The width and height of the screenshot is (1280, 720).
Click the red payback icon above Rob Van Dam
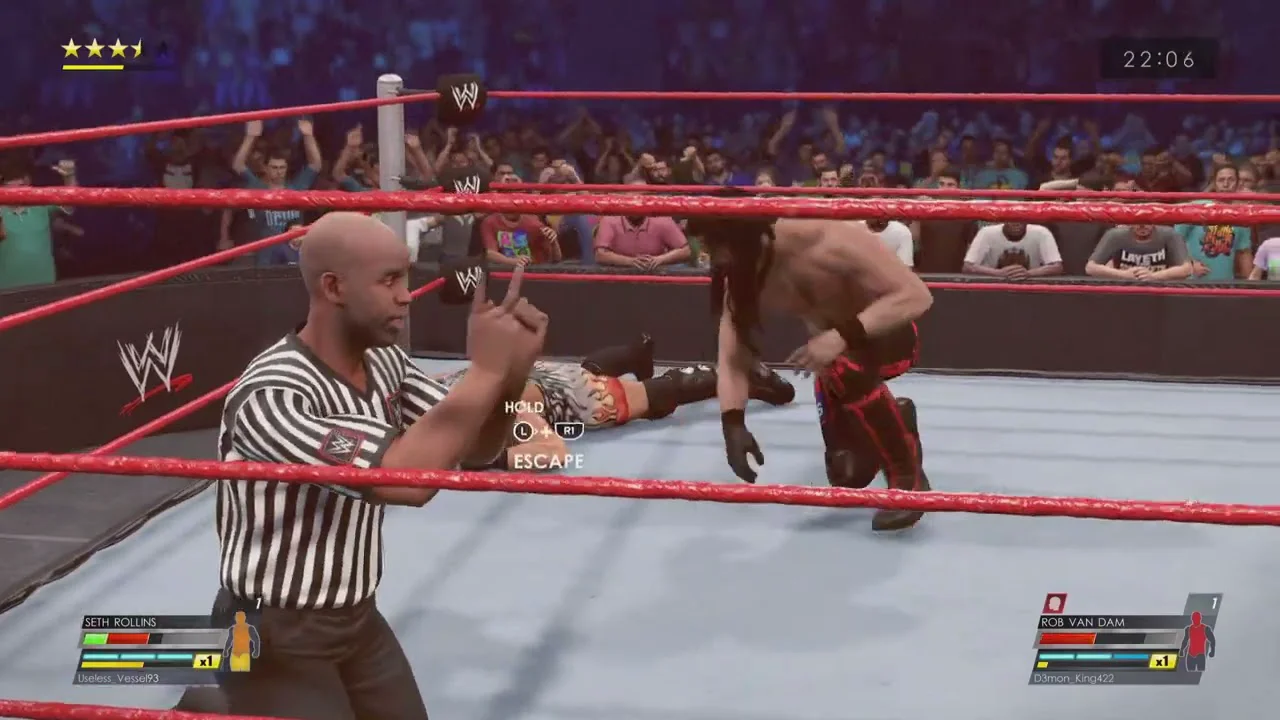pos(1054,603)
